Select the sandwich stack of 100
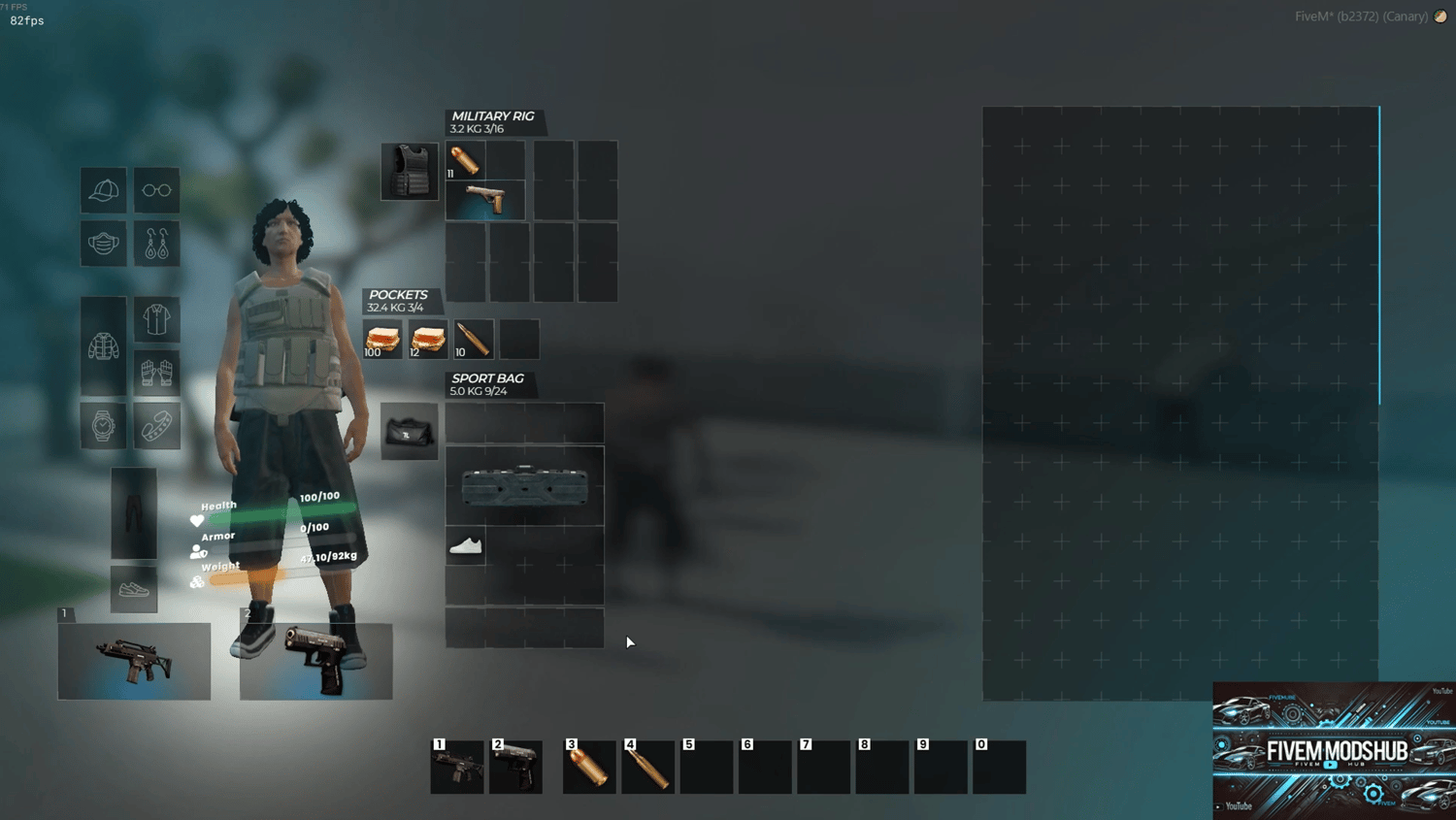Viewport: 1456px width, 820px height. [x=382, y=340]
